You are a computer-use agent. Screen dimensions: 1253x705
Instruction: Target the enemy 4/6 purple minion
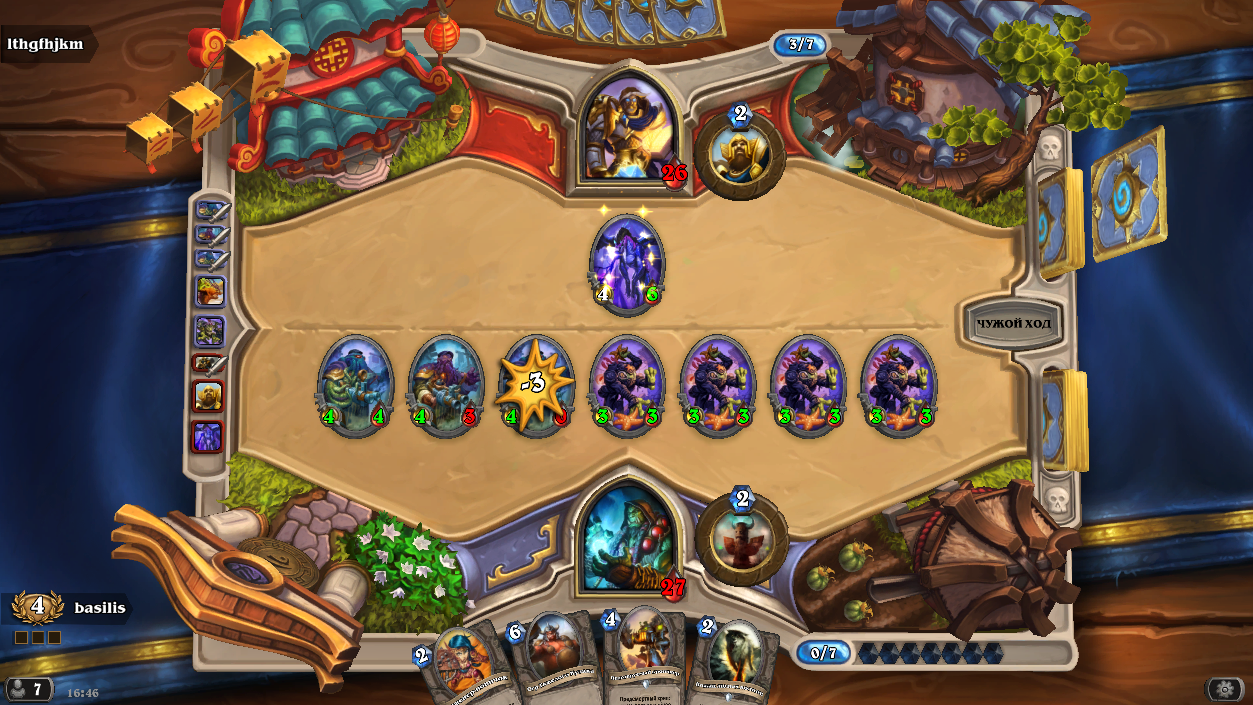(x=627, y=262)
